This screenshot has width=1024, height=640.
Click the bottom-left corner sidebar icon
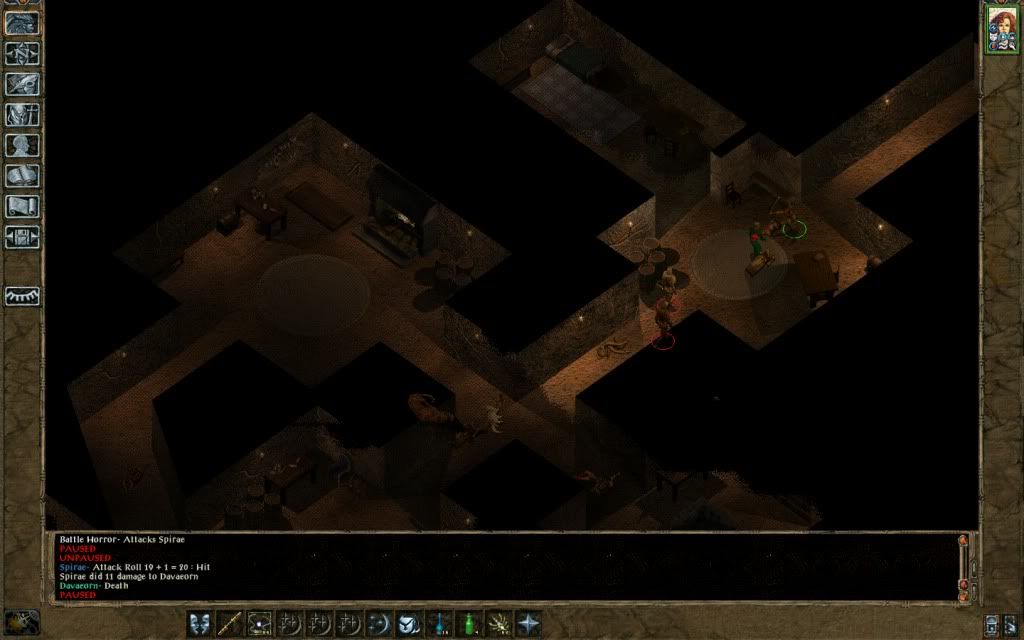[22, 622]
